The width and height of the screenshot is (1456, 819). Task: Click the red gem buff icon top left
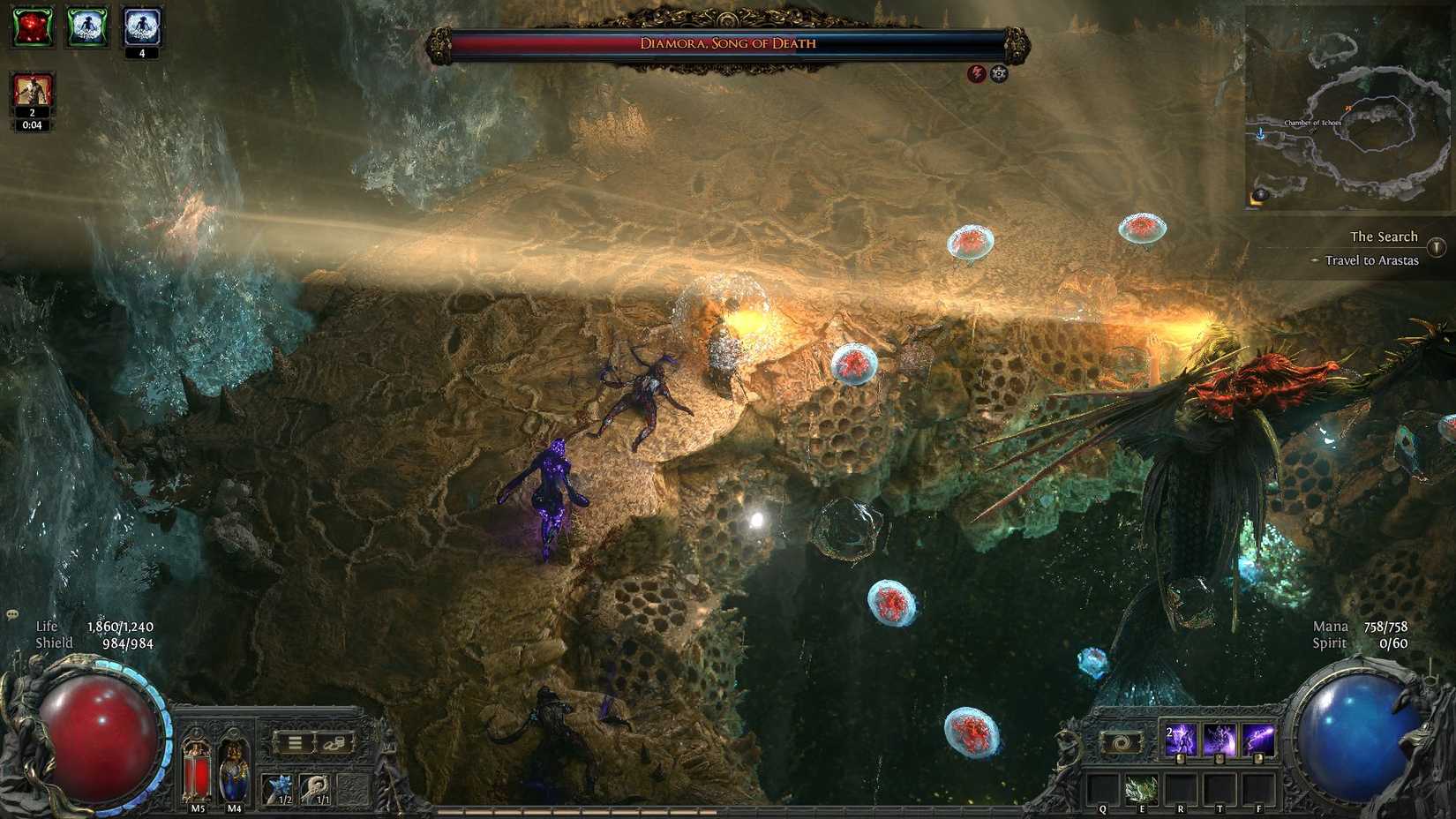pos(33,27)
